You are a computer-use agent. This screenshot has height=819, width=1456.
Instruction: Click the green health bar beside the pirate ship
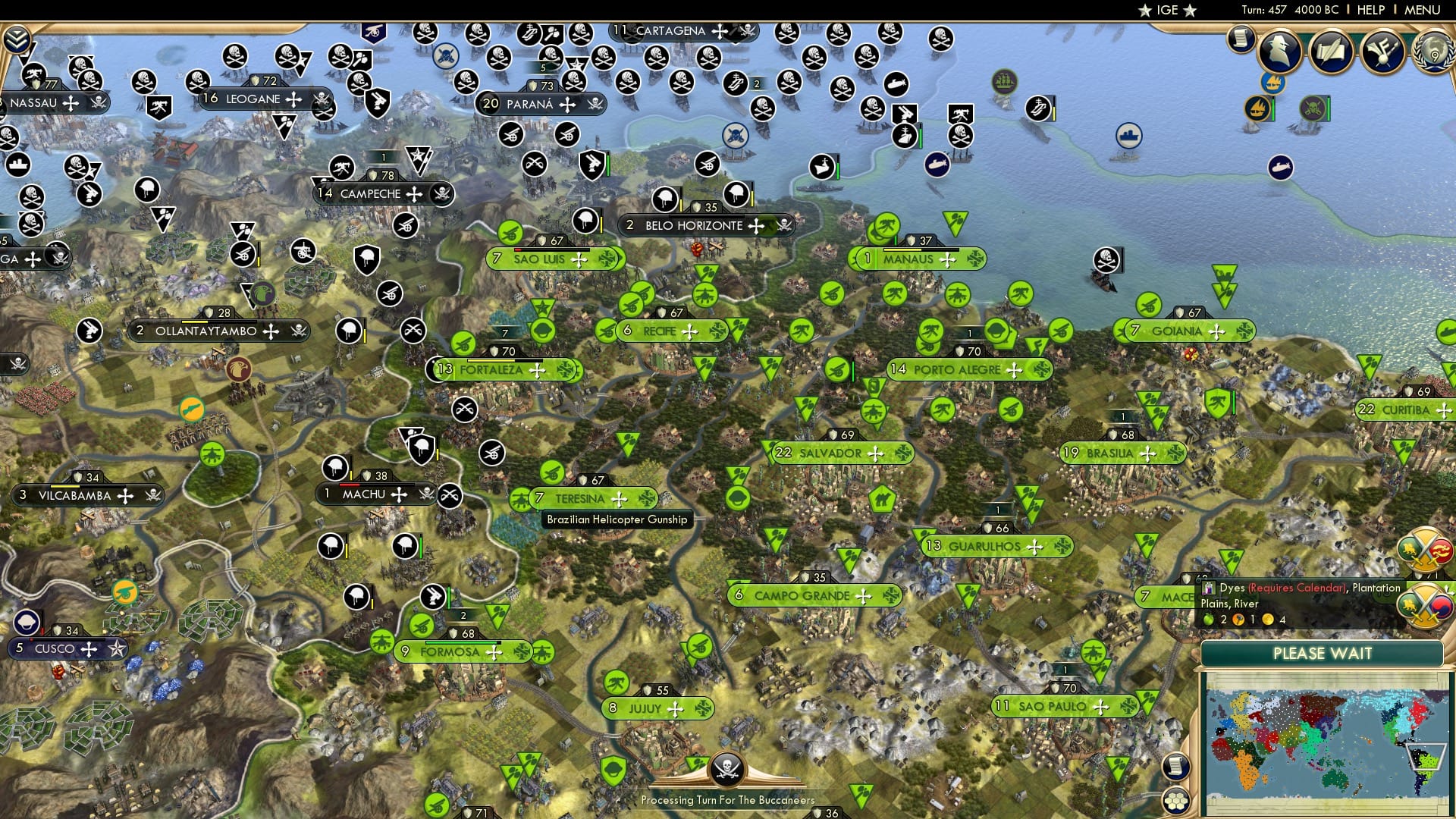click(1329, 108)
